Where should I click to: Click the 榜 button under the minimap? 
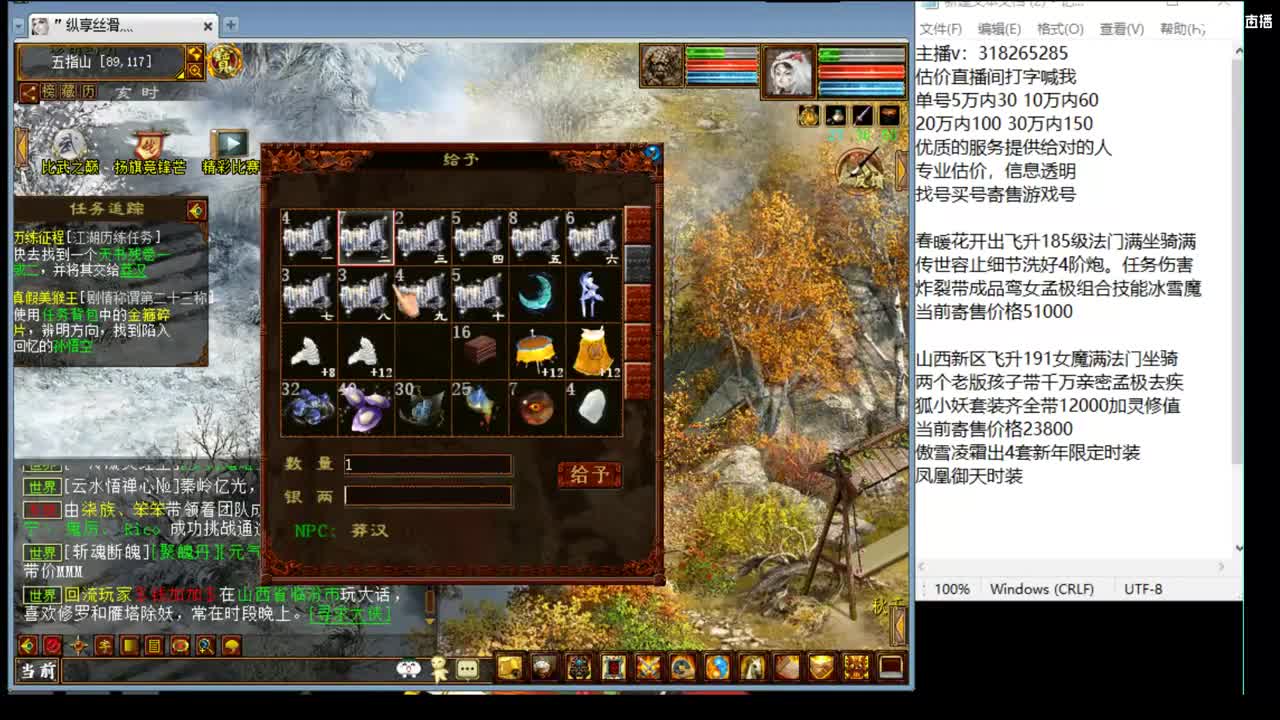49,92
